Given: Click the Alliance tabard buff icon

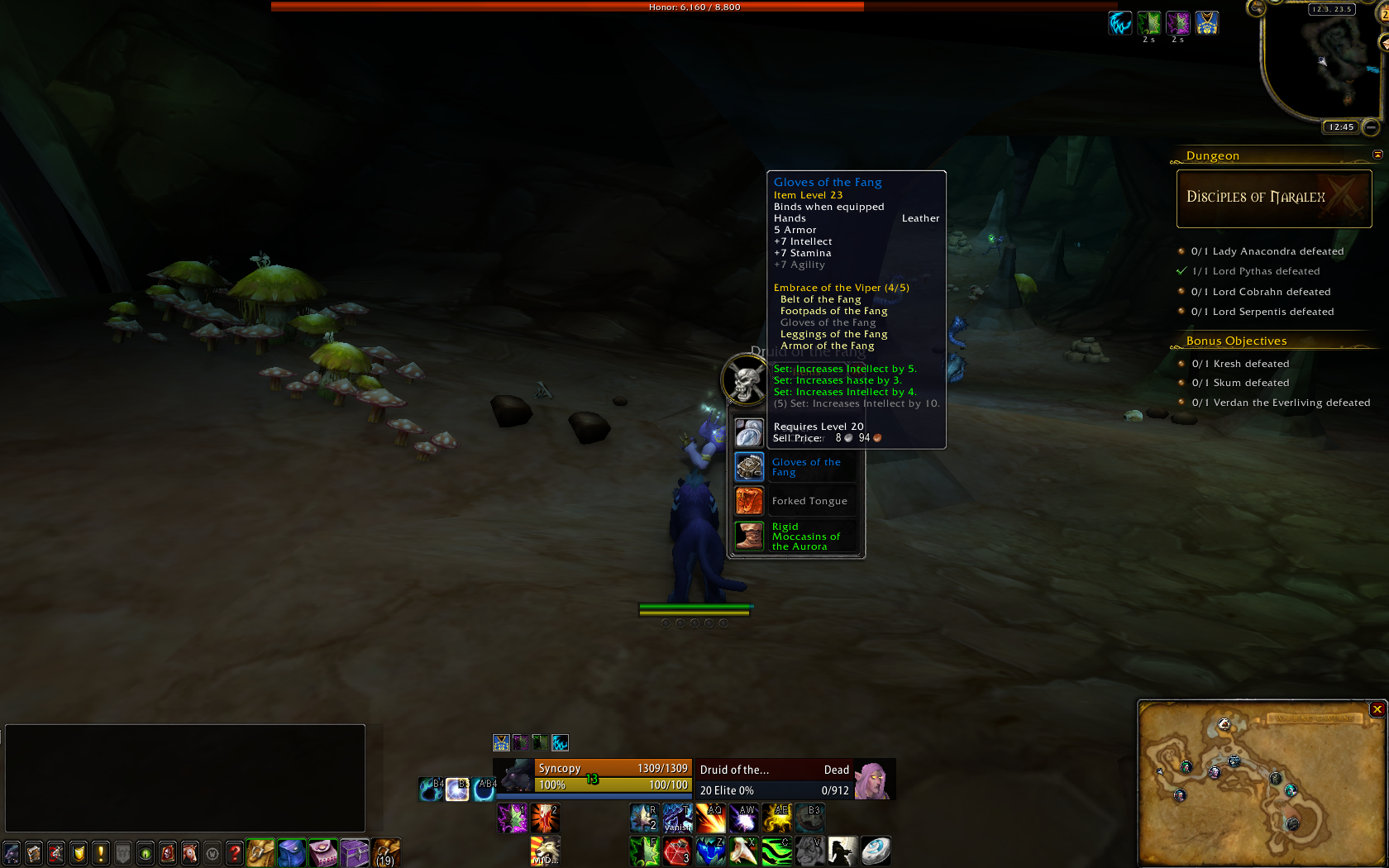Looking at the screenshot, I should (1206, 23).
